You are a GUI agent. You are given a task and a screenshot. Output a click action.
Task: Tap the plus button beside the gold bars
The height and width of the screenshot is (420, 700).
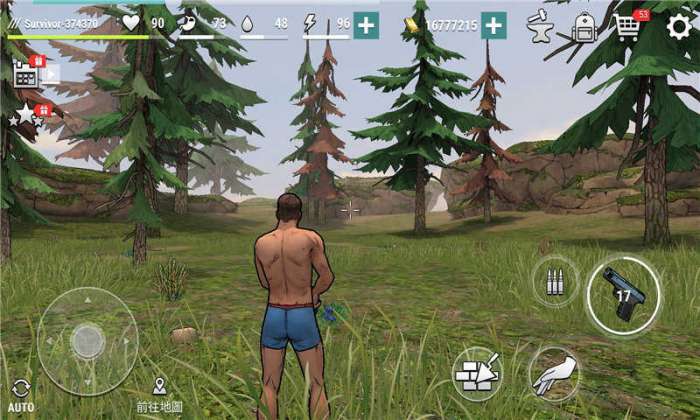(493, 26)
